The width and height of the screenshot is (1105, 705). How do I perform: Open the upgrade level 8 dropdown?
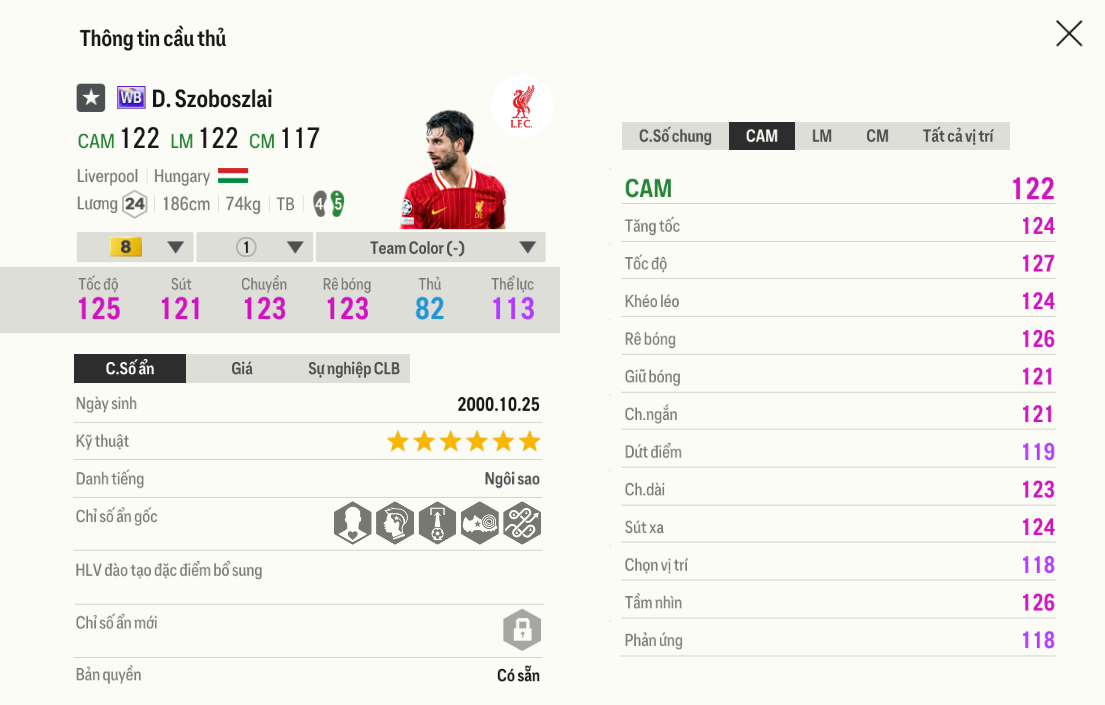(135, 247)
